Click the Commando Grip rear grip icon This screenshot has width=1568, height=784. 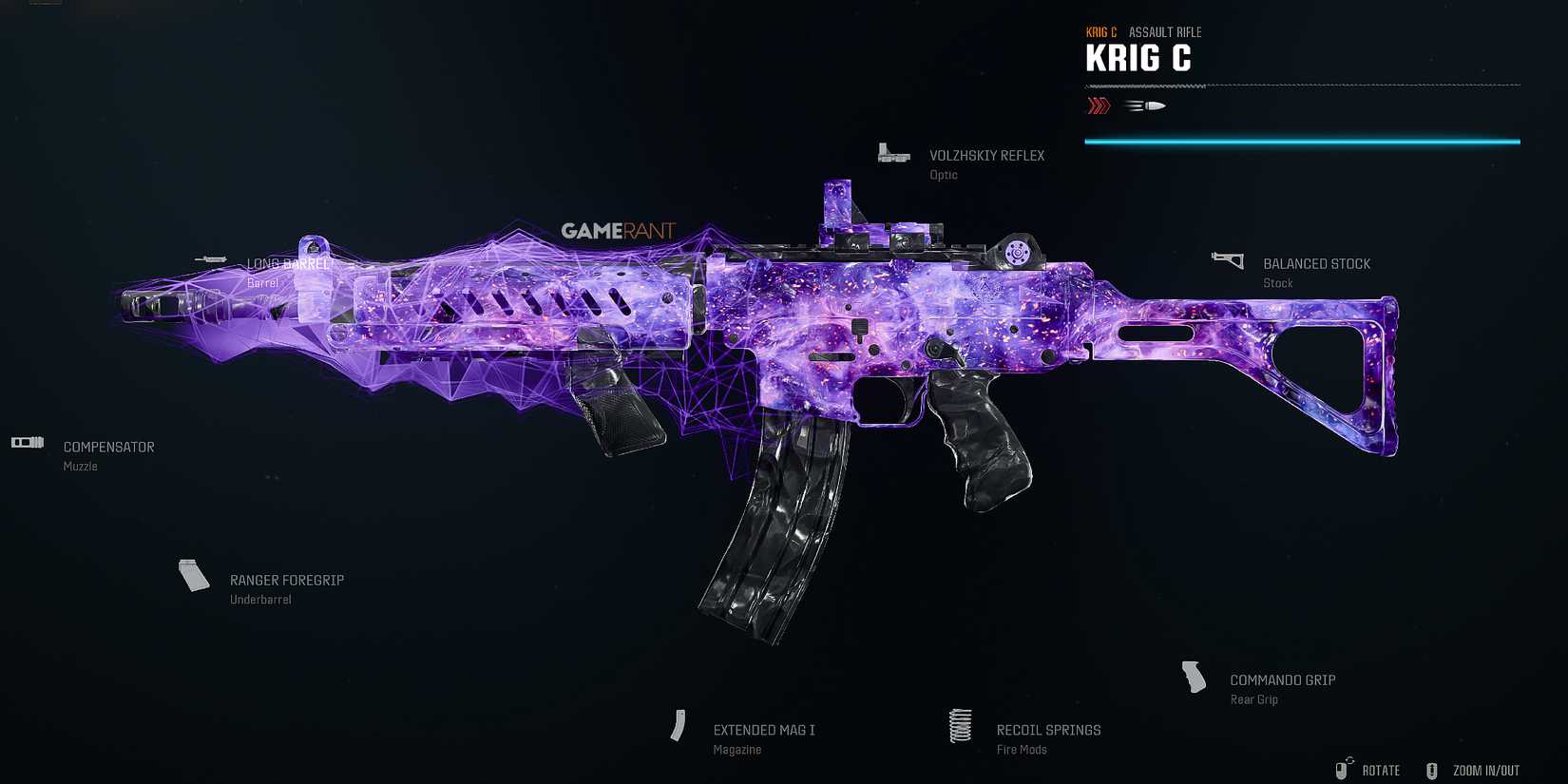[x=1194, y=678]
